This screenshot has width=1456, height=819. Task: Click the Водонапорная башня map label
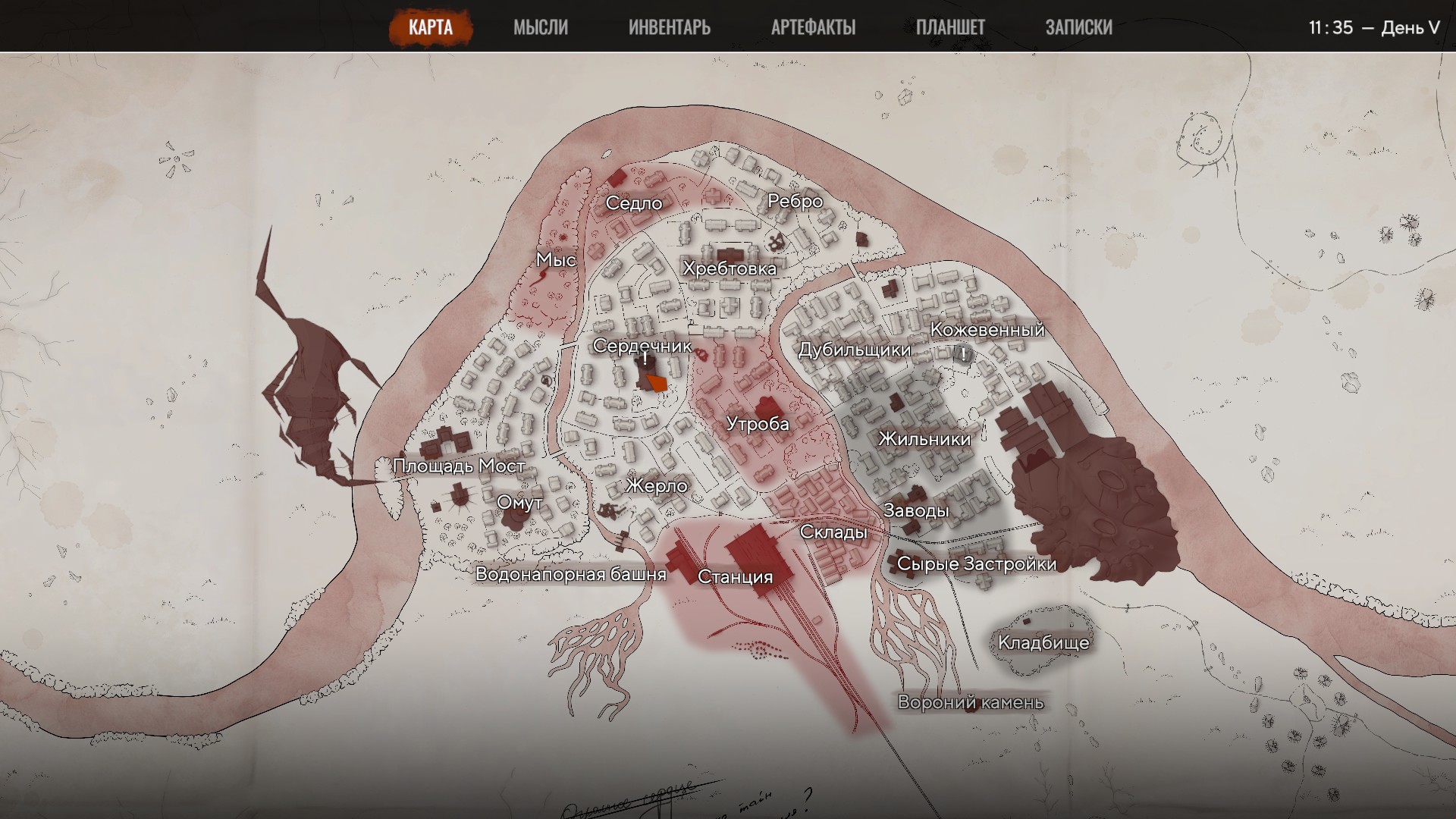[572, 575]
